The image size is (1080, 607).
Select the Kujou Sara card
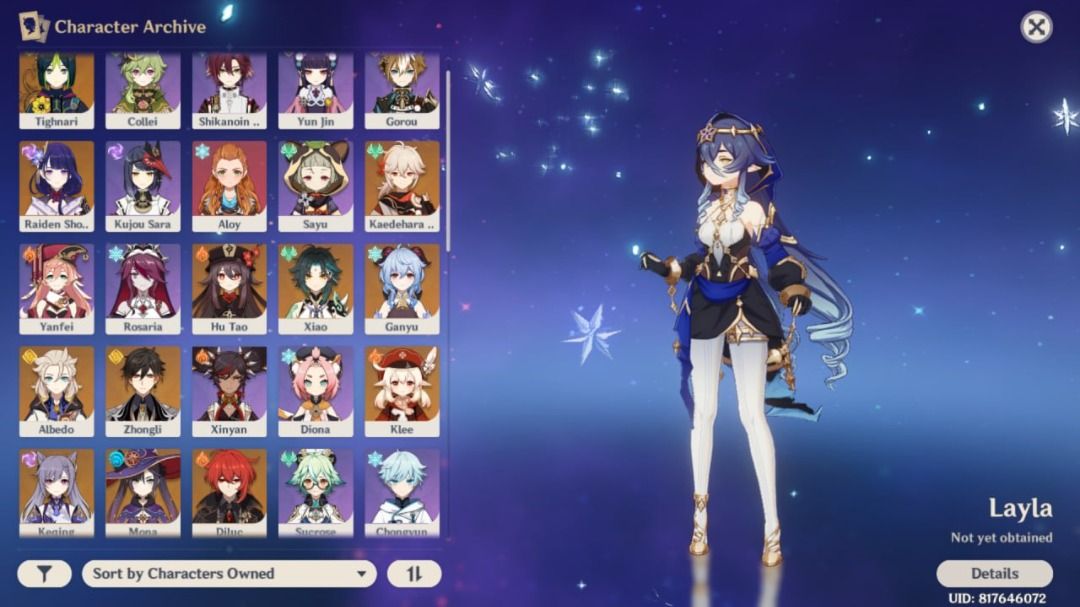[143, 185]
